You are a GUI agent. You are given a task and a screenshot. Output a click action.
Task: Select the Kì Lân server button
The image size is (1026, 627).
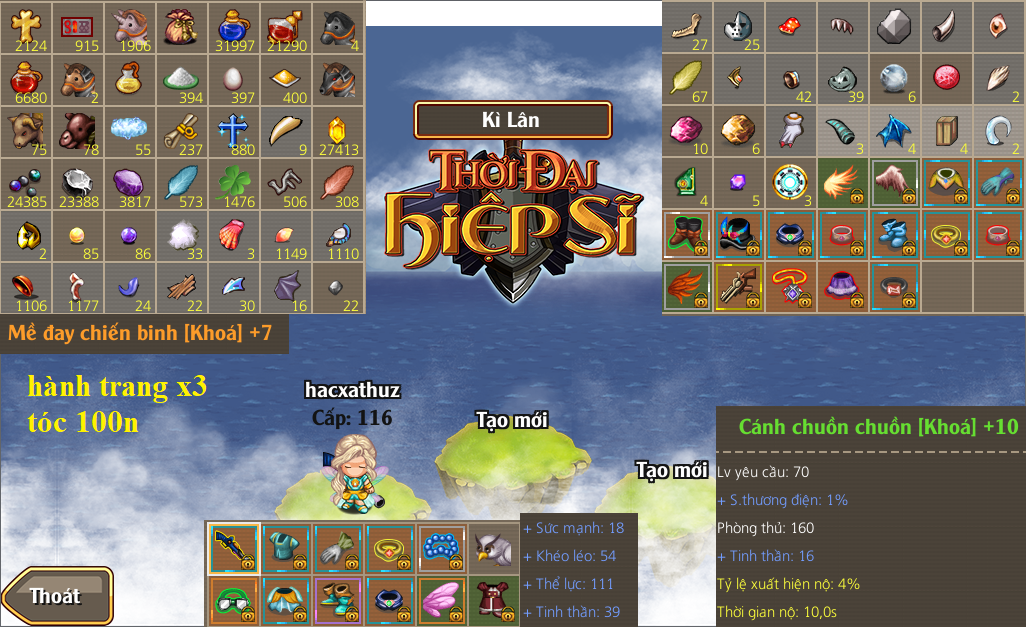511,120
